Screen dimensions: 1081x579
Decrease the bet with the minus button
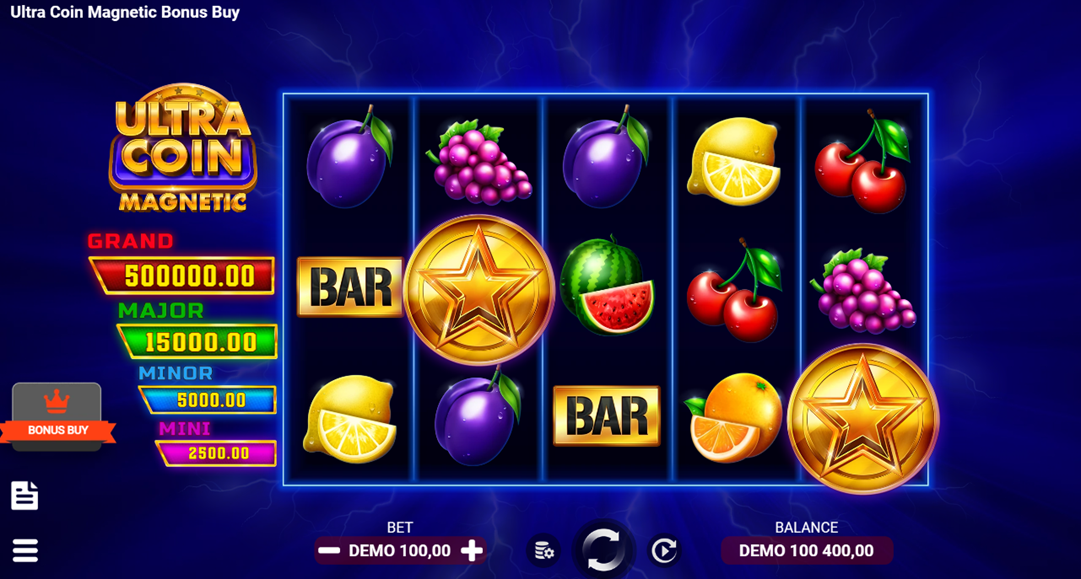[x=328, y=550]
